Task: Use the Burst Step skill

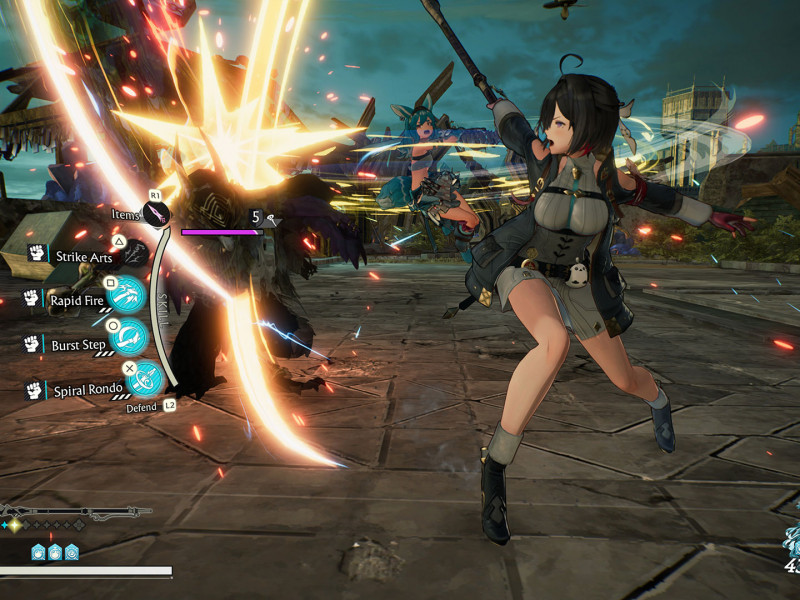Action: [129, 338]
